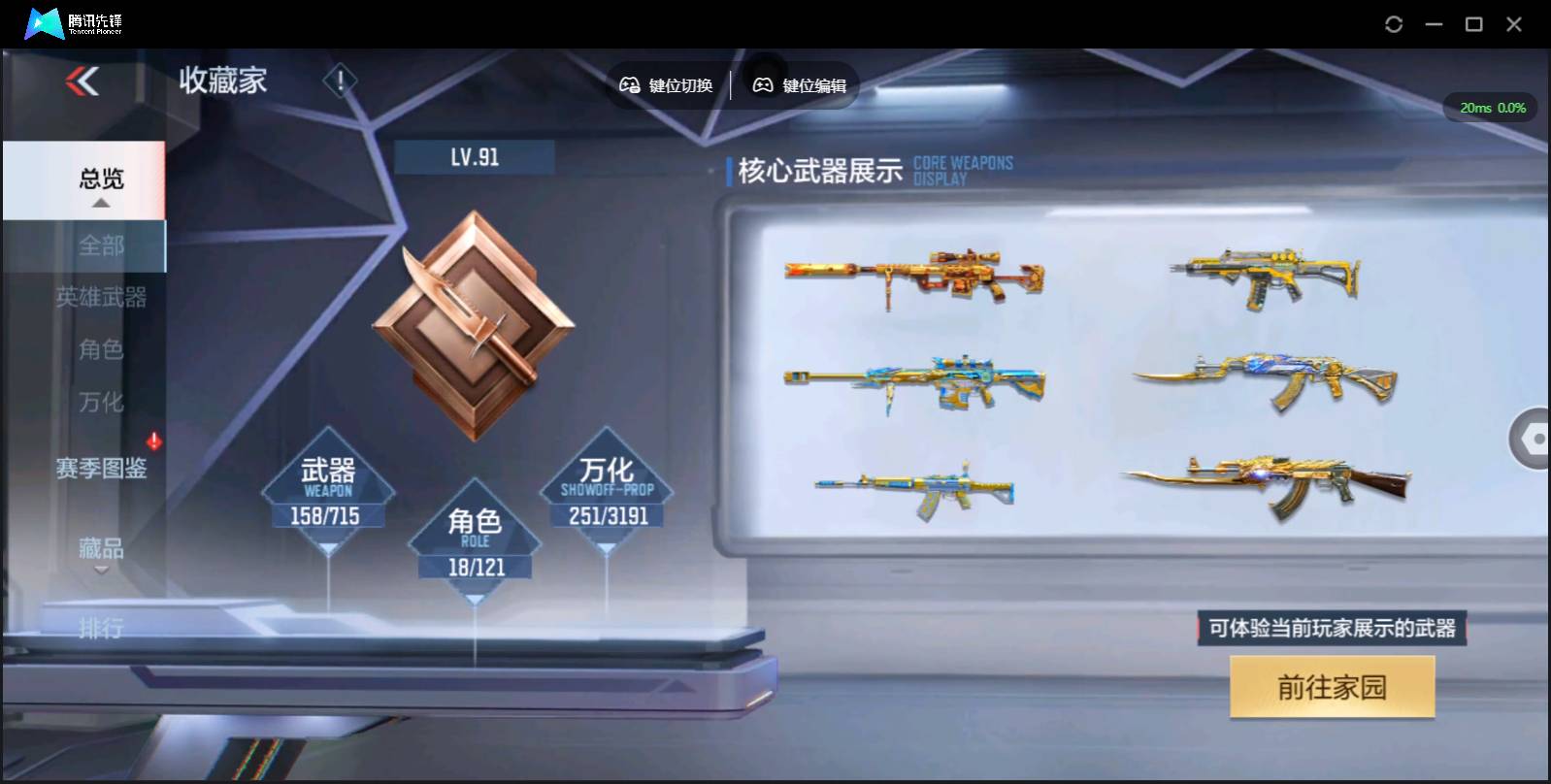Select 排行 in the sidebar
1551x784 pixels.
(100, 631)
